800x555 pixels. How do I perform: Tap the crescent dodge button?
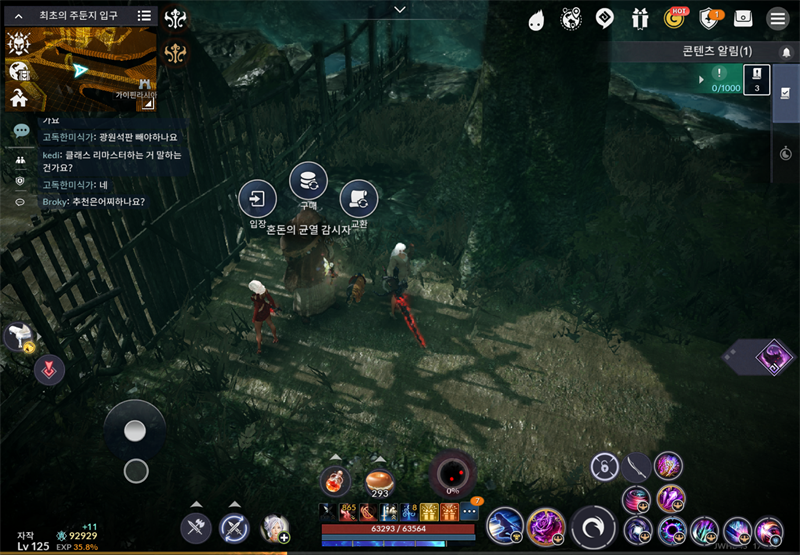click(593, 527)
